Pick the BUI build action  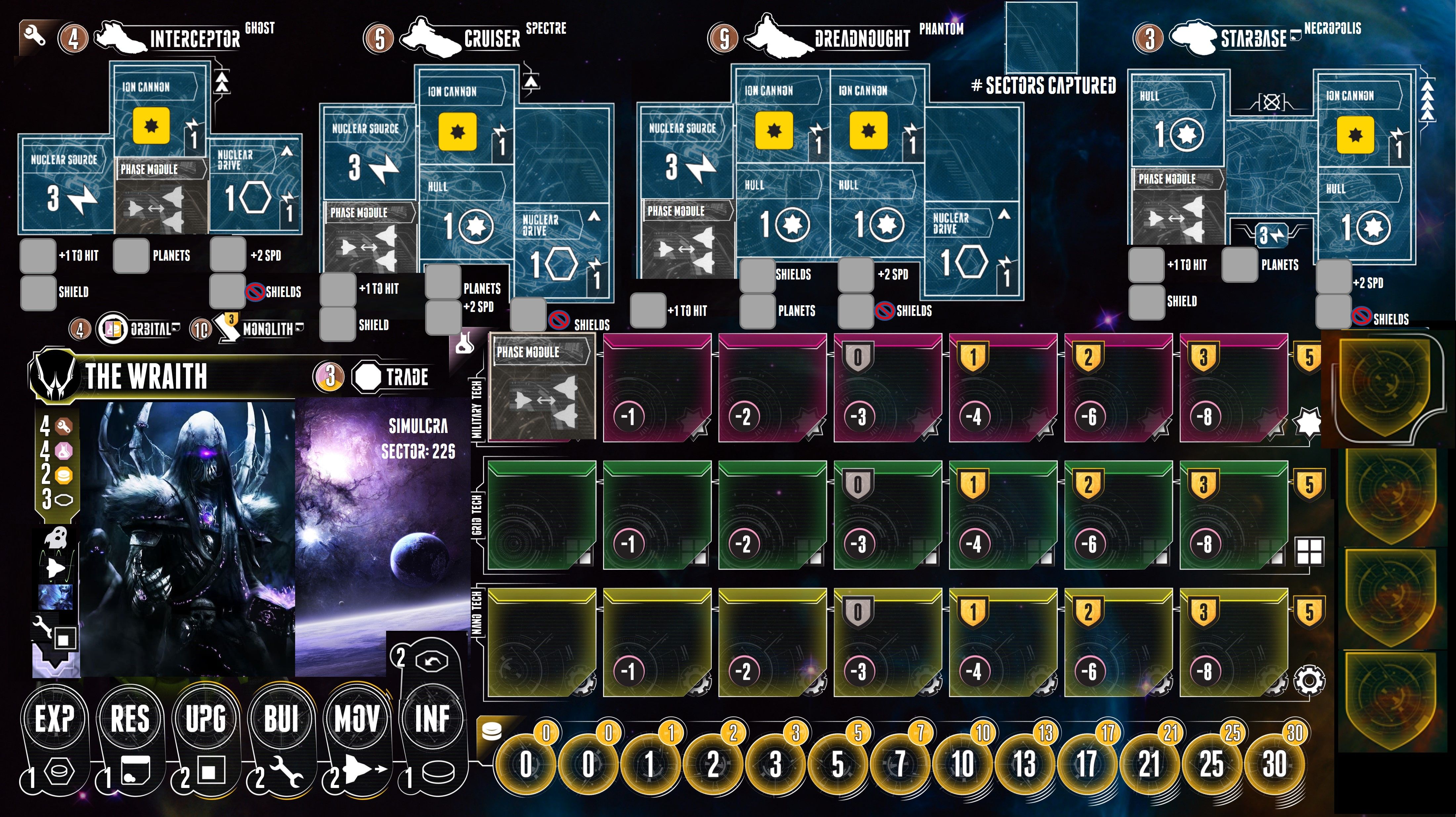point(281,719)
